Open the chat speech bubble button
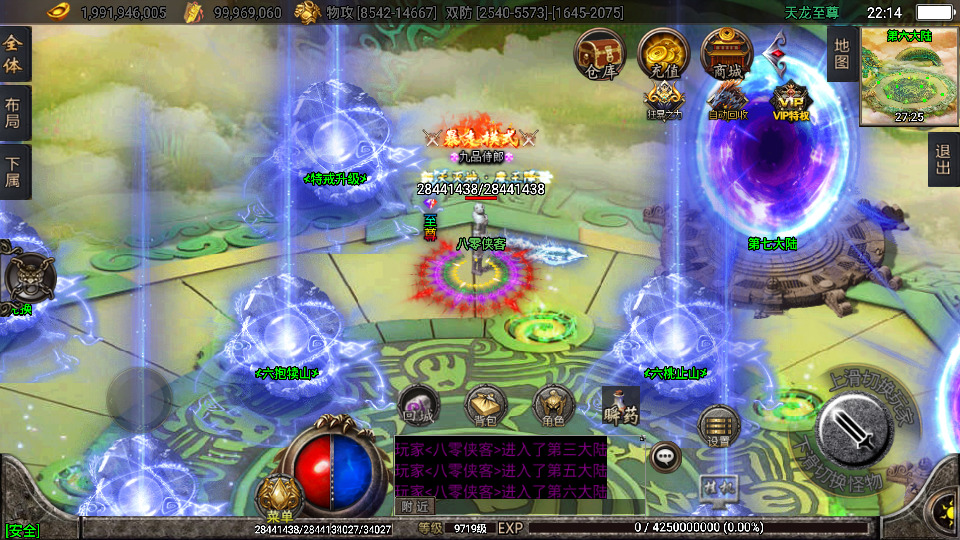This screenshot has width=960, height=540. click(x=665, y=457)
